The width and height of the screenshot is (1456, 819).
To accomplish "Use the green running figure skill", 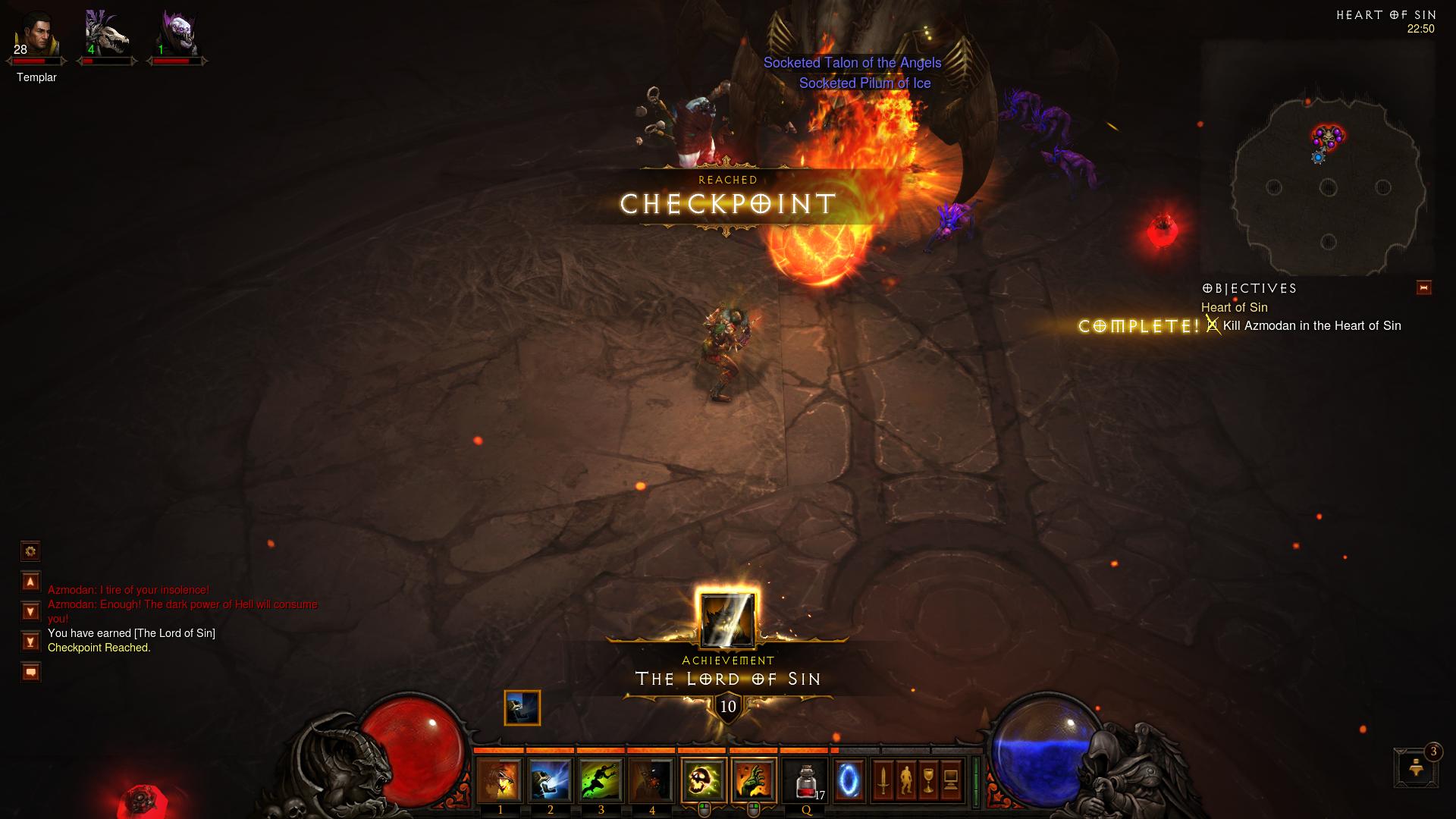I will [x=601, y=781].
